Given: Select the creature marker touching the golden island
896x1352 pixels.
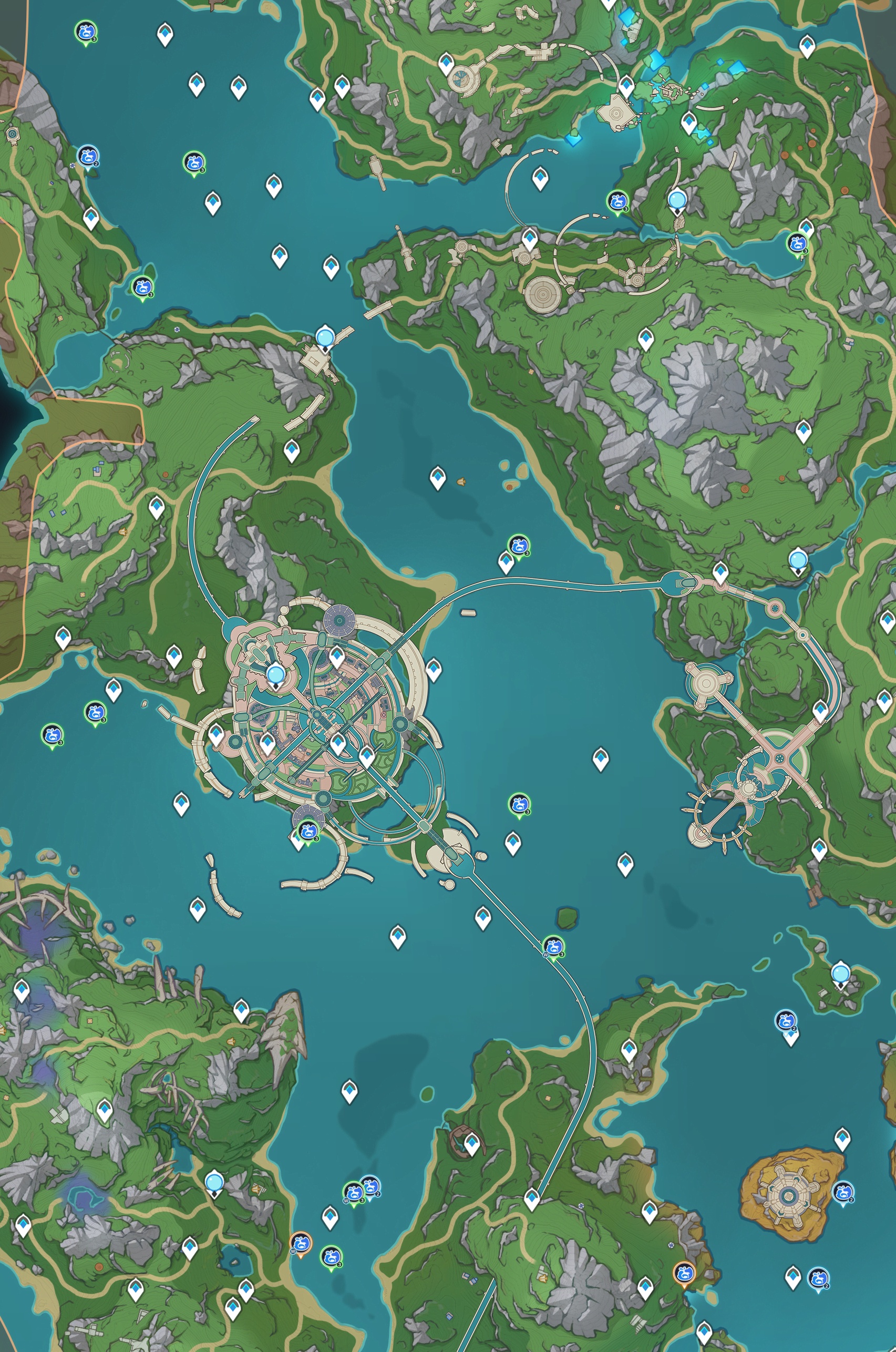Looking at the screenshot, I should click(843, 1192).
